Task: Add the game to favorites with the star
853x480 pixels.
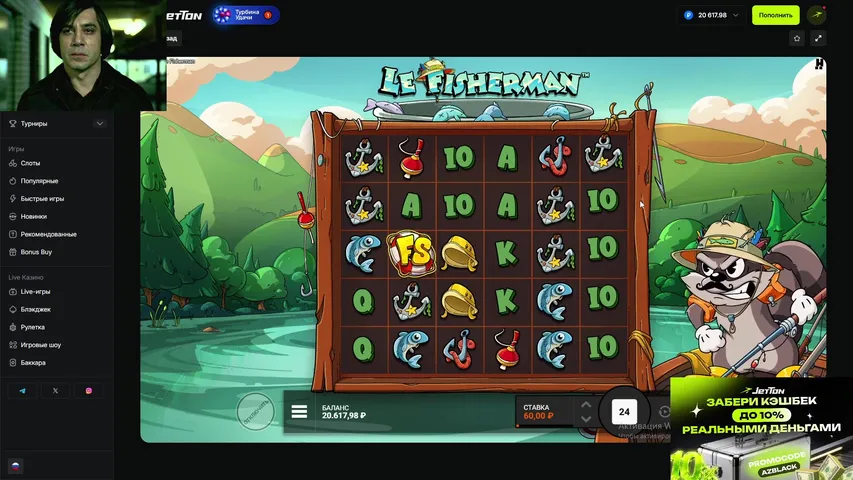Action: click(796, 38)
